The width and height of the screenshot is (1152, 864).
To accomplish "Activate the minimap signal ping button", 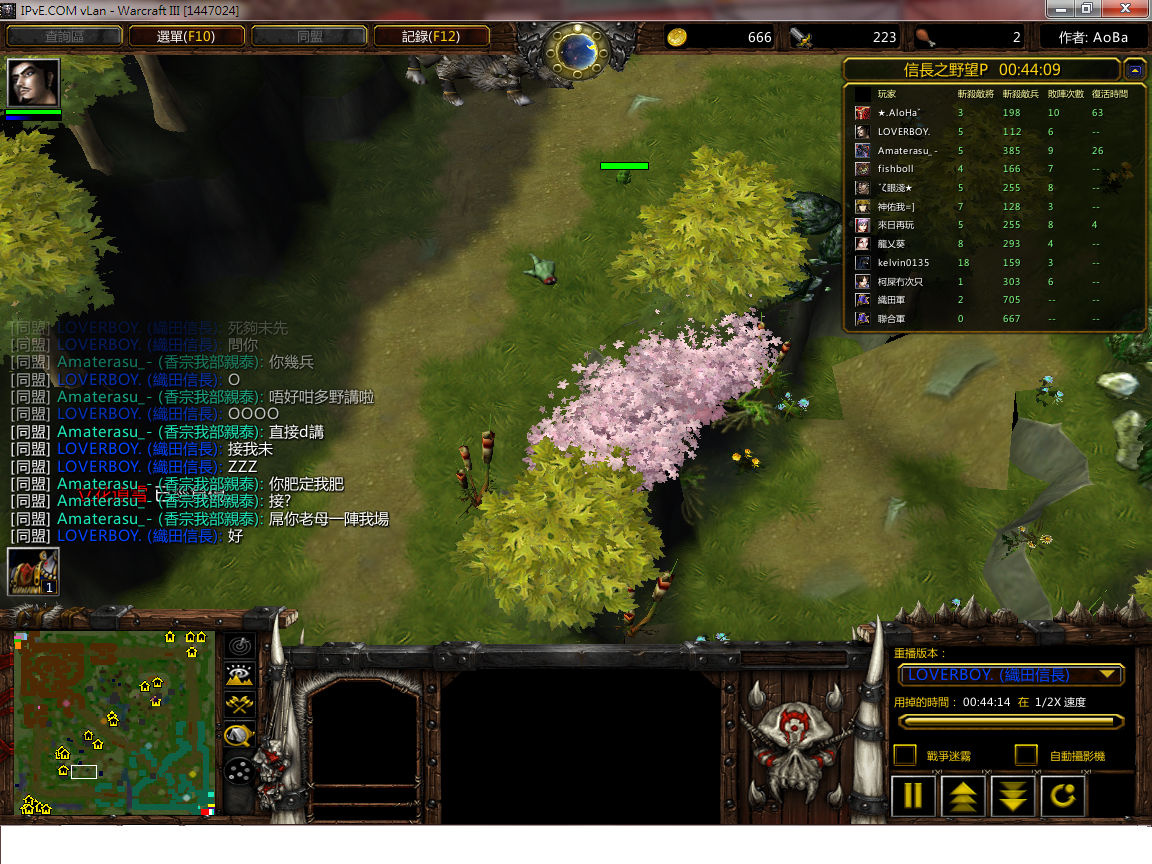I will (240, 645).
